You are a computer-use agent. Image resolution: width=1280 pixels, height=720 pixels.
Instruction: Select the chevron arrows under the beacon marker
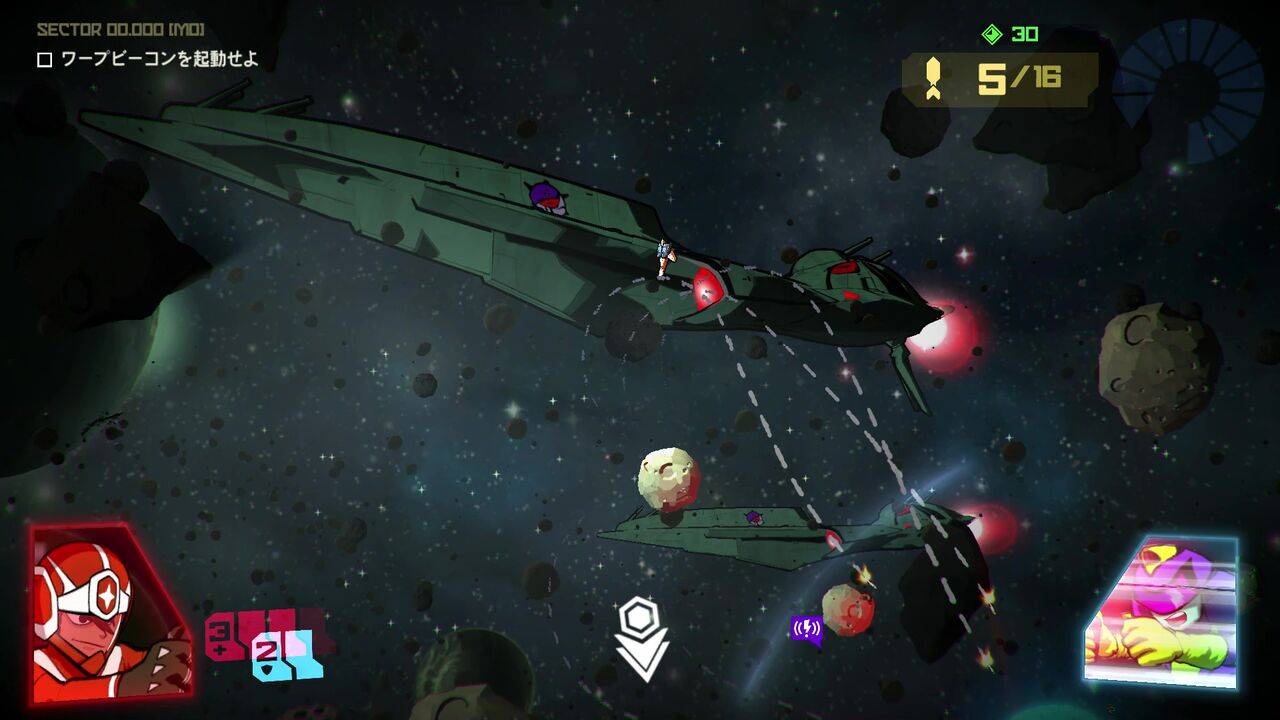point(641,658)
